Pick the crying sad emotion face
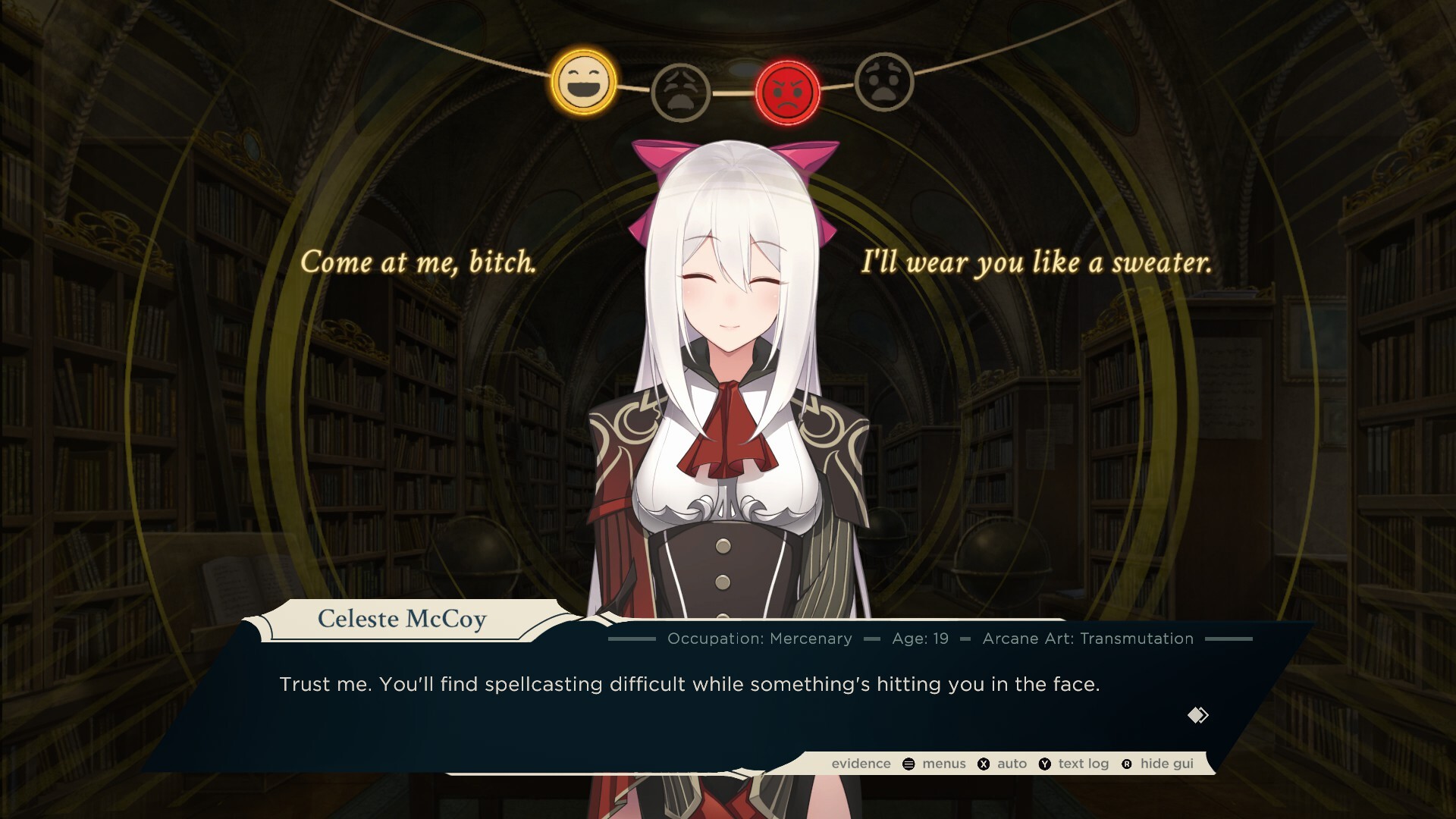This screenshot has height=819, width=1456. (x=680, y=93)
